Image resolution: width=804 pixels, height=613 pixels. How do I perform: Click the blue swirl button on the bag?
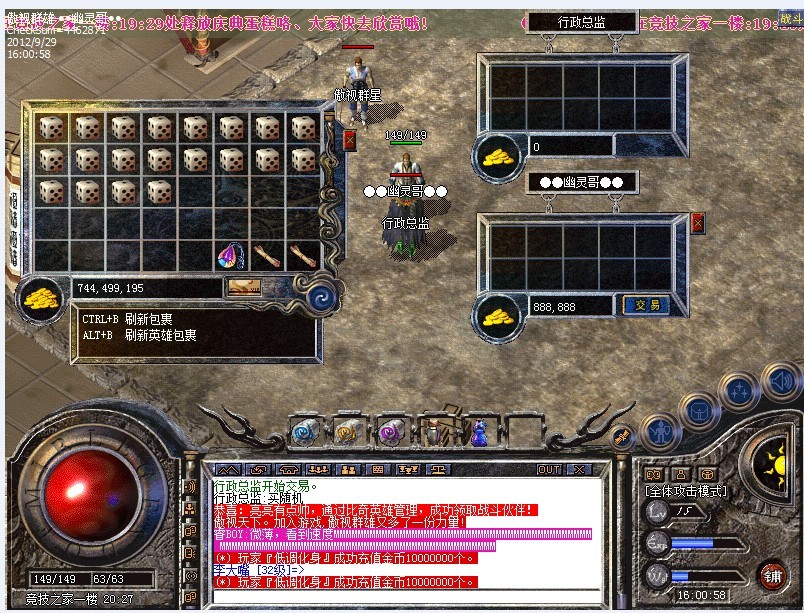point(322,296)
